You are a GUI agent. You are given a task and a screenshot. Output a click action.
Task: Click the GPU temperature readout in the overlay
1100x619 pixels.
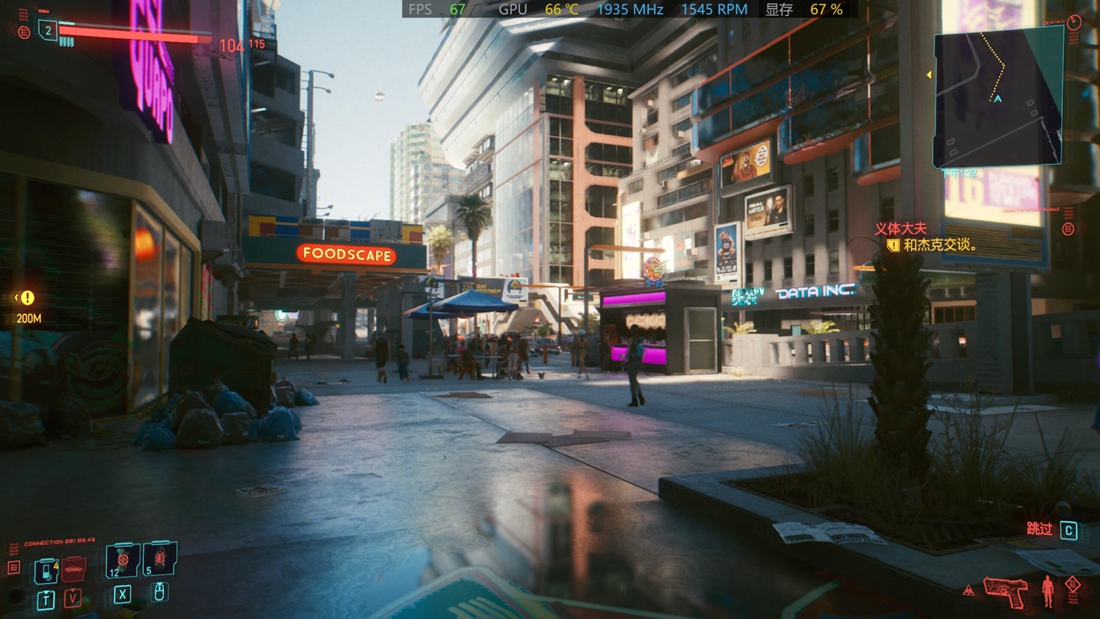pyautogui.click(x=561, y=9)
